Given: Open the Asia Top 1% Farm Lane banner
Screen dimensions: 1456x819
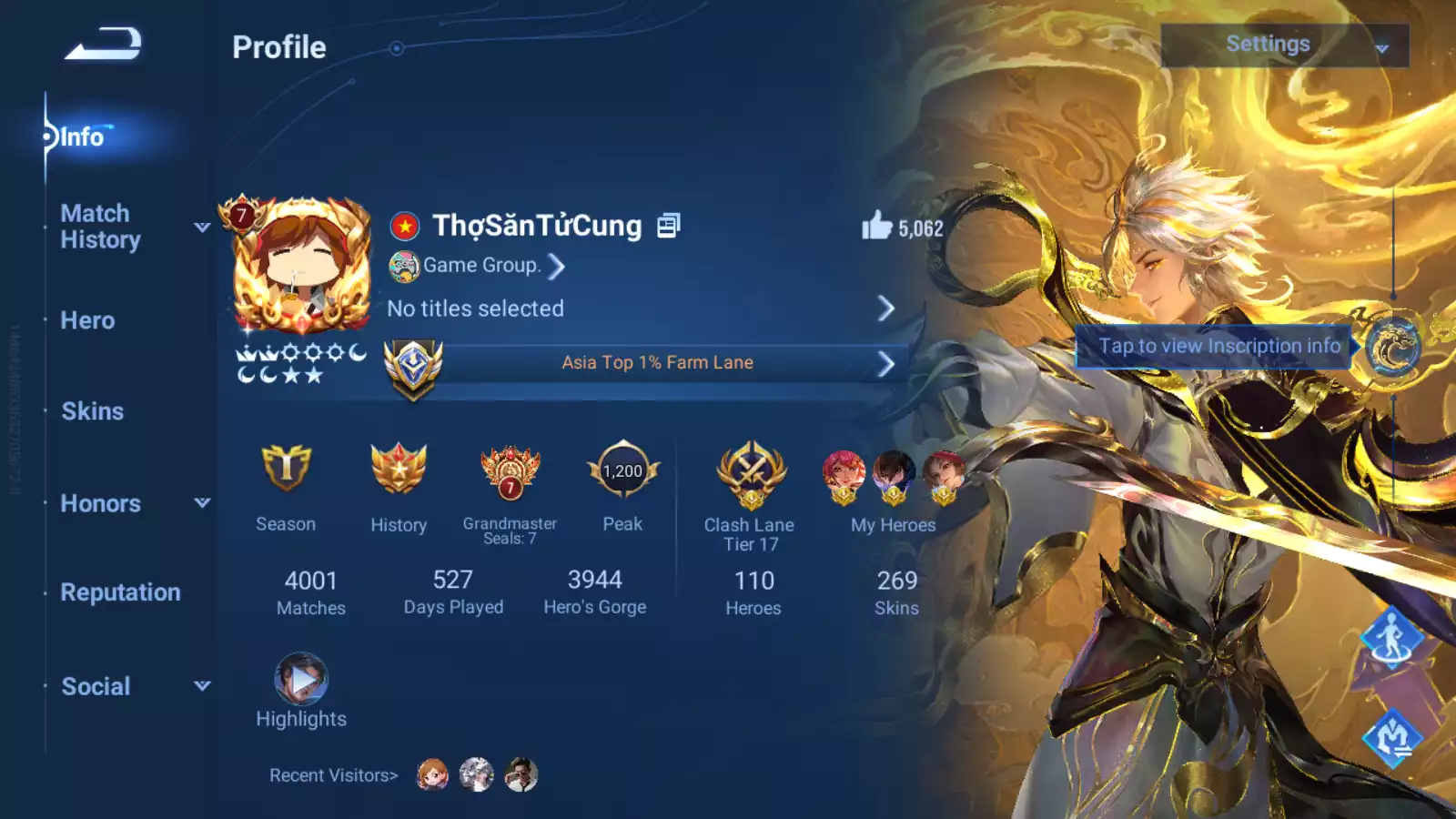Looking at the screenshot, I should pos(657,361).
